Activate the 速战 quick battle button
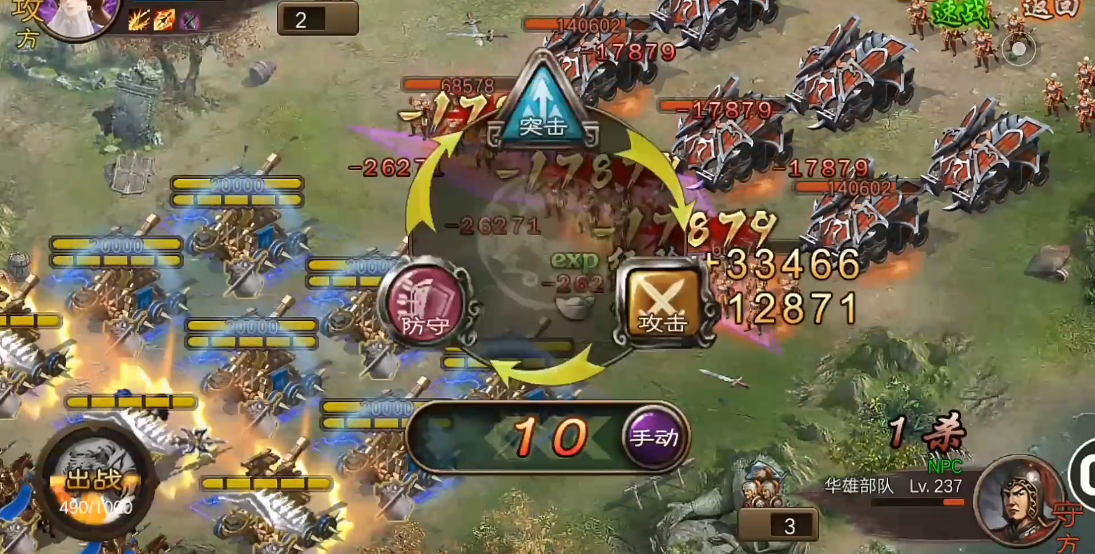1095x554 pixels. pyautogui.click(x=958, y=12)
